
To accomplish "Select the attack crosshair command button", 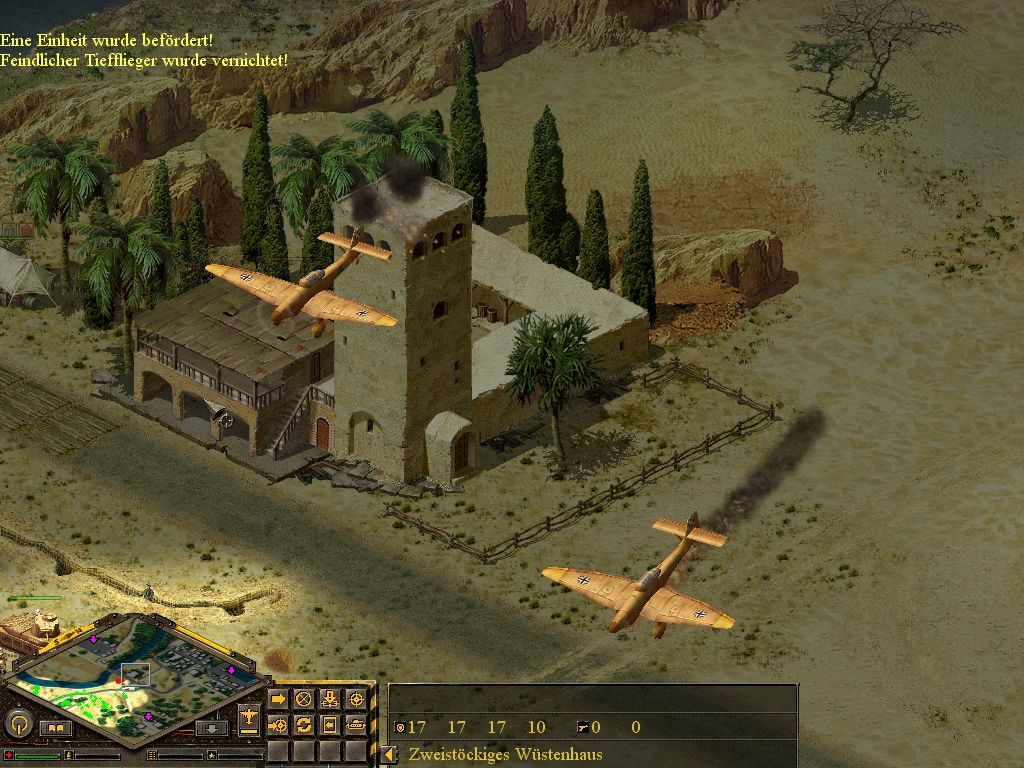I will [x=355, y=699].
